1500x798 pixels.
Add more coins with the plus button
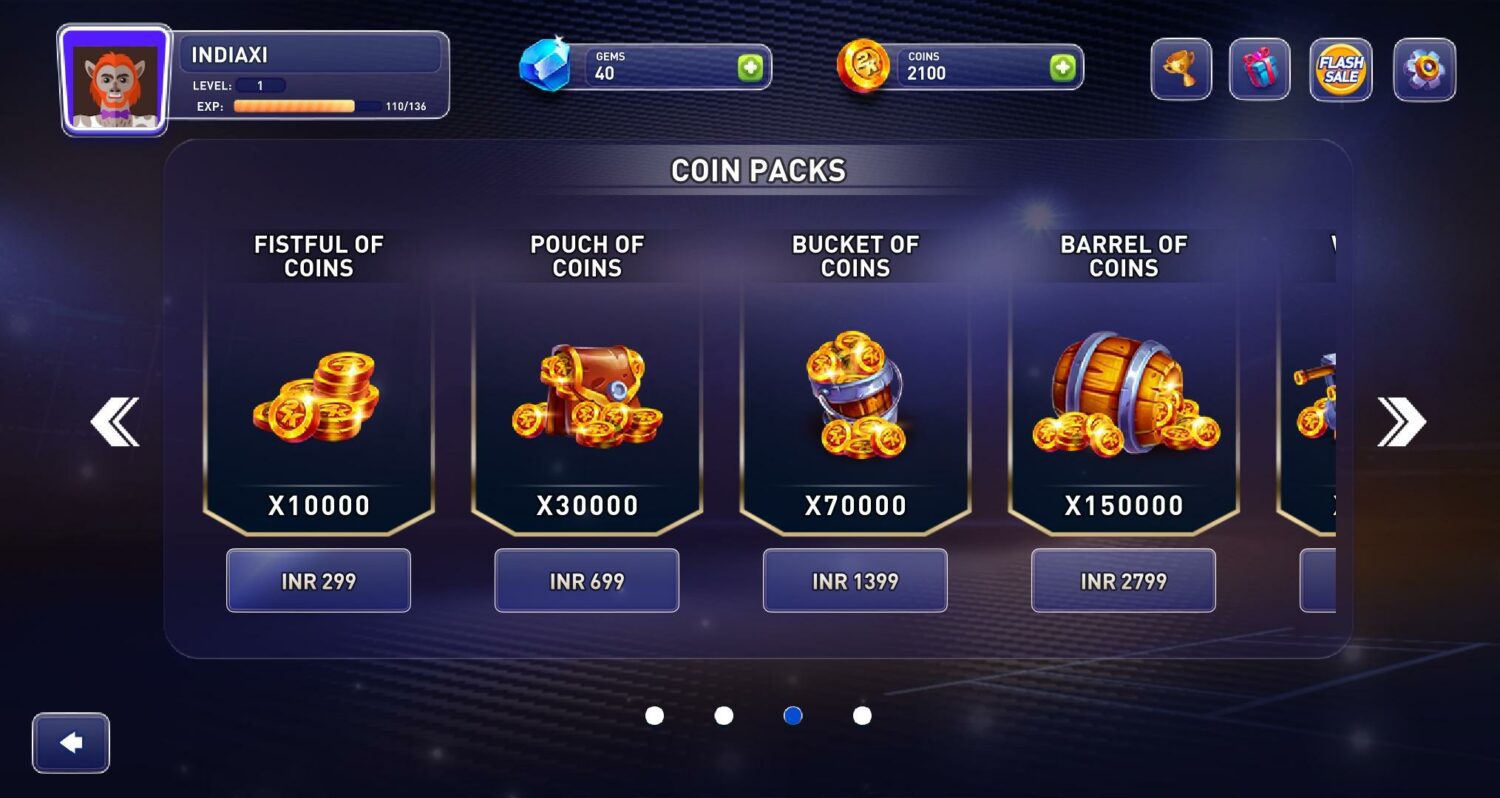pos(1062,68)
